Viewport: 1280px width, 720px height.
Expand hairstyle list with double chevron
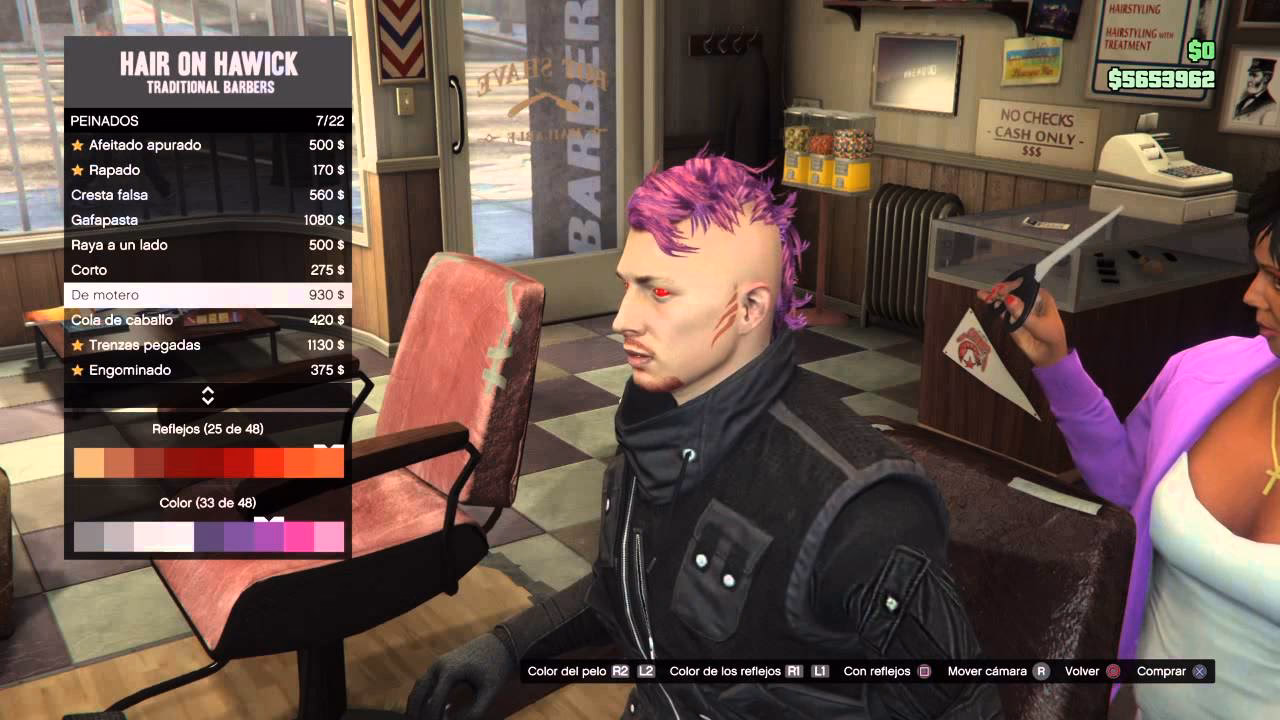(x=207, y=395)
